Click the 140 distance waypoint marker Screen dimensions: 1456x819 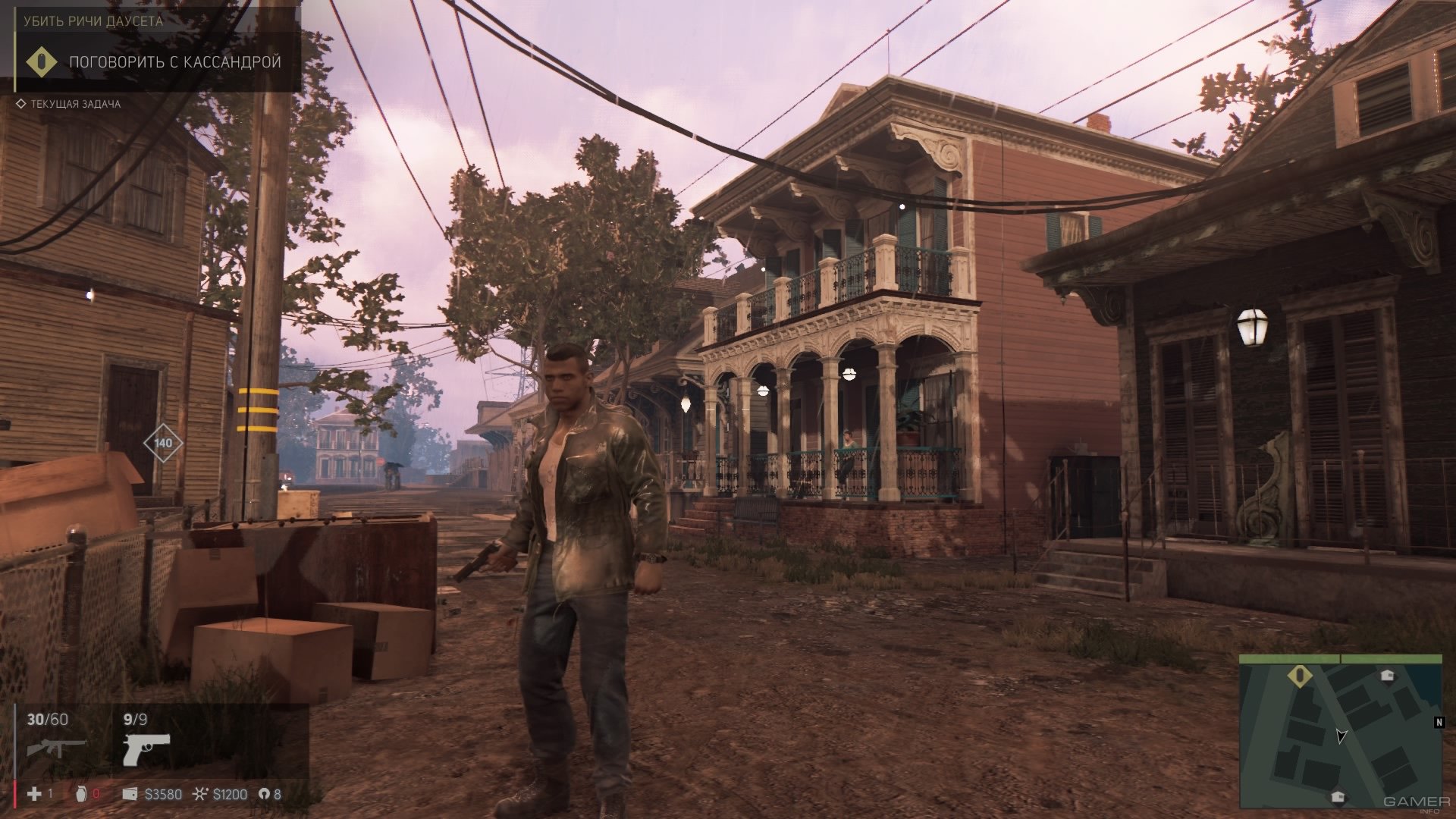tap(163, 443)
